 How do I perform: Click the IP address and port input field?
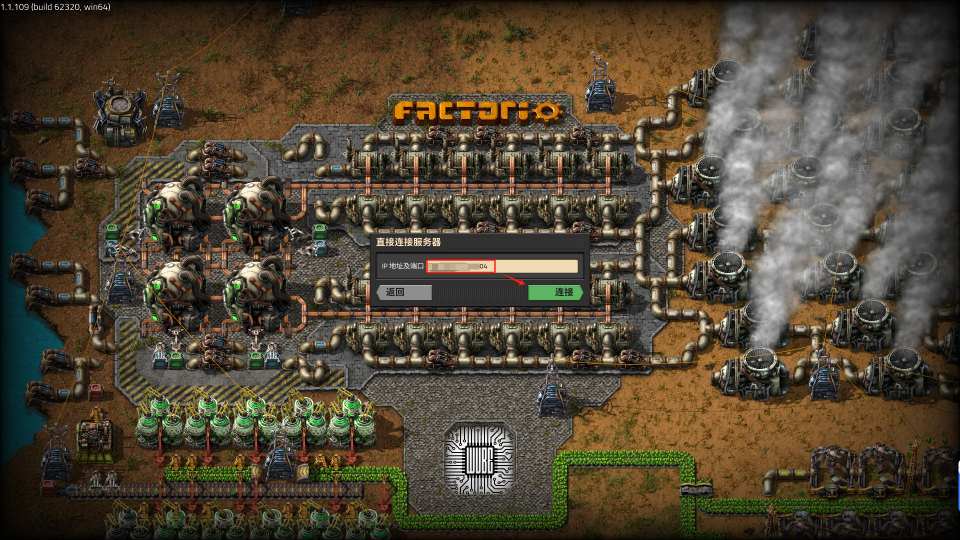tap(502, 266)
